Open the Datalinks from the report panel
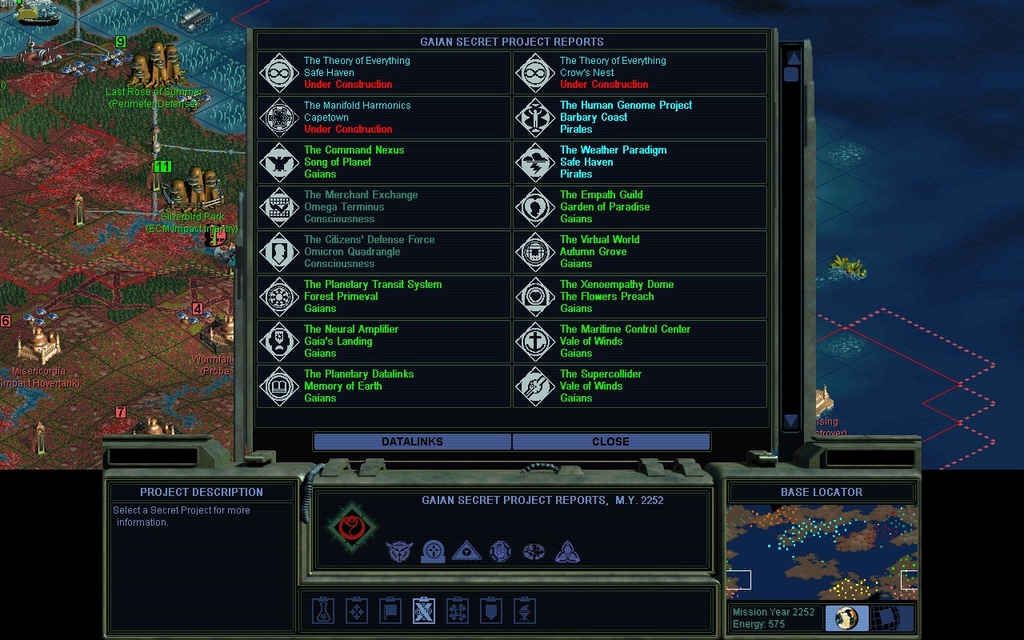This screenshot has height=640, width=1024. coord(412,441)
